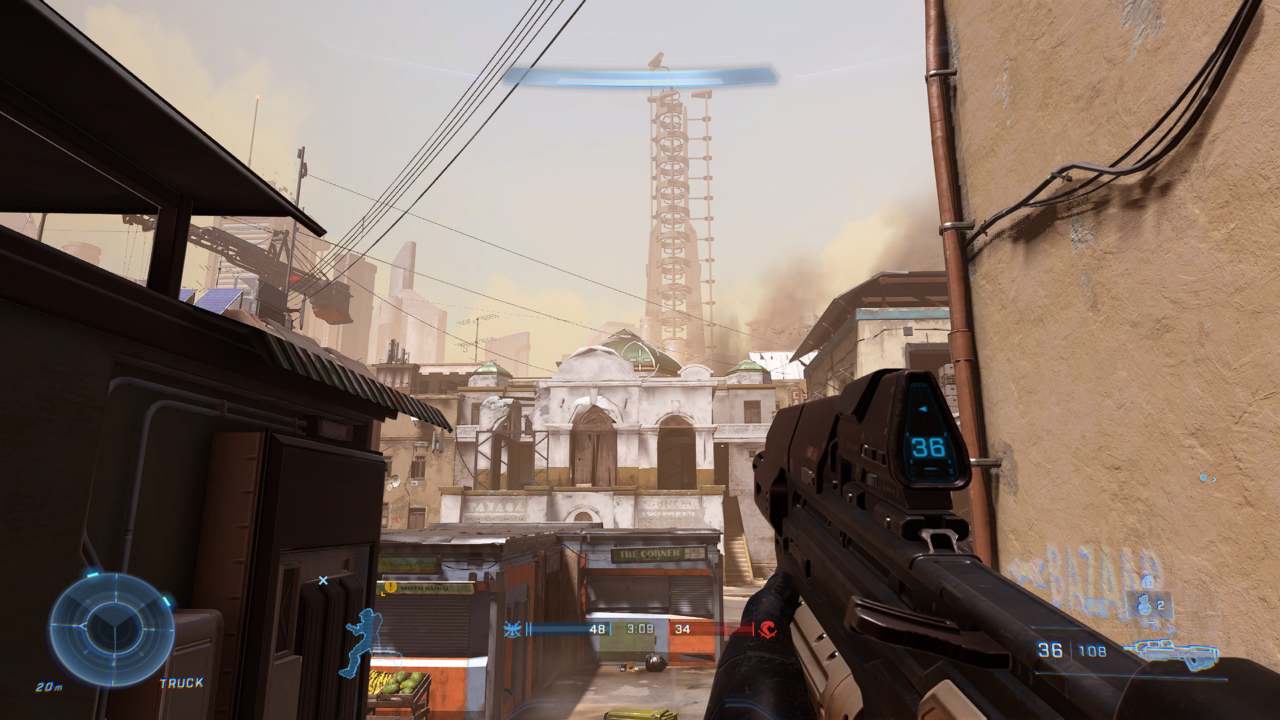The height and width of the screenshot is (720, 1280).
Task: Select the assault rifle weapon icon
Action: pos(1170,653)
